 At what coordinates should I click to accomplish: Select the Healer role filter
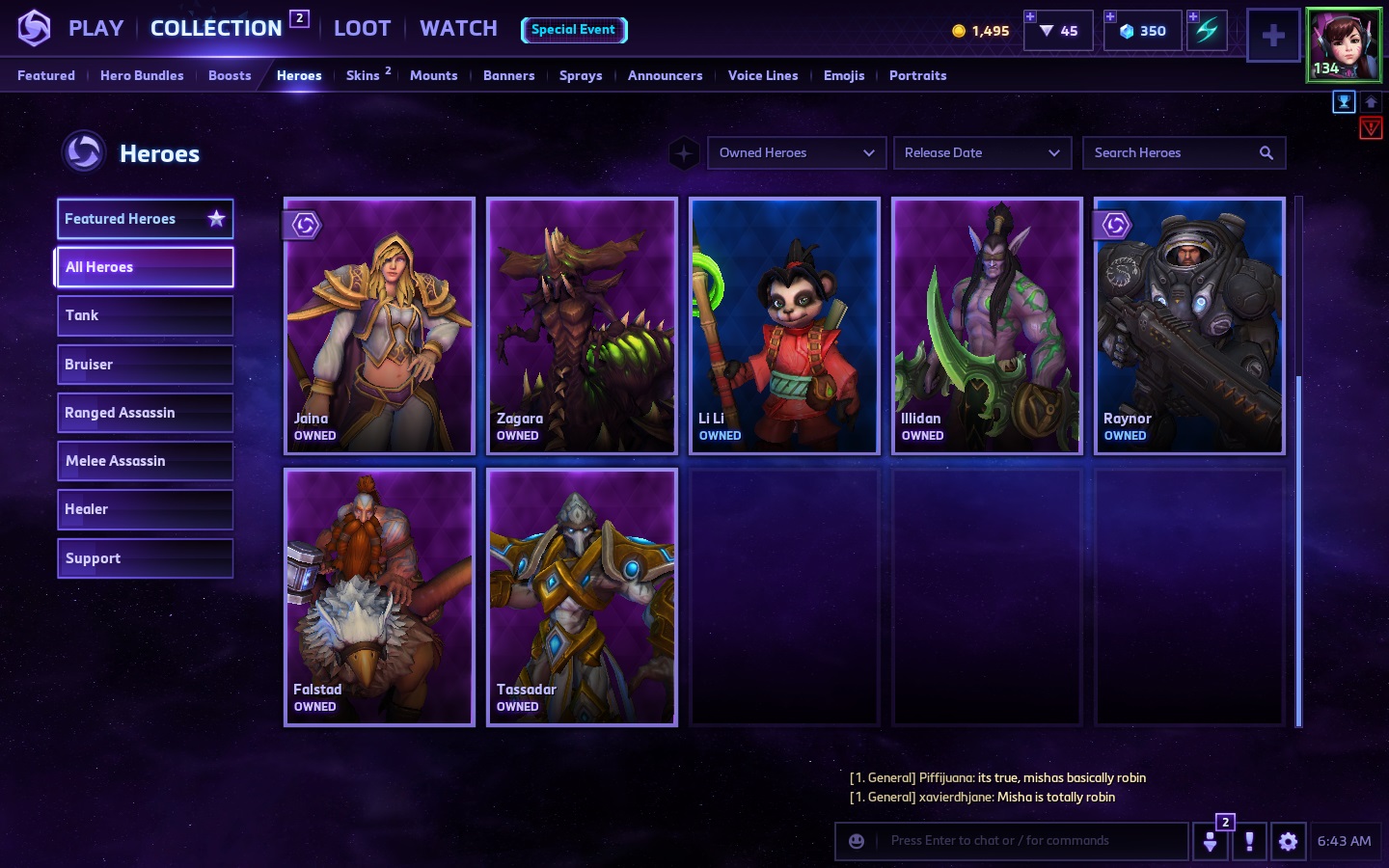coord(145,509)
